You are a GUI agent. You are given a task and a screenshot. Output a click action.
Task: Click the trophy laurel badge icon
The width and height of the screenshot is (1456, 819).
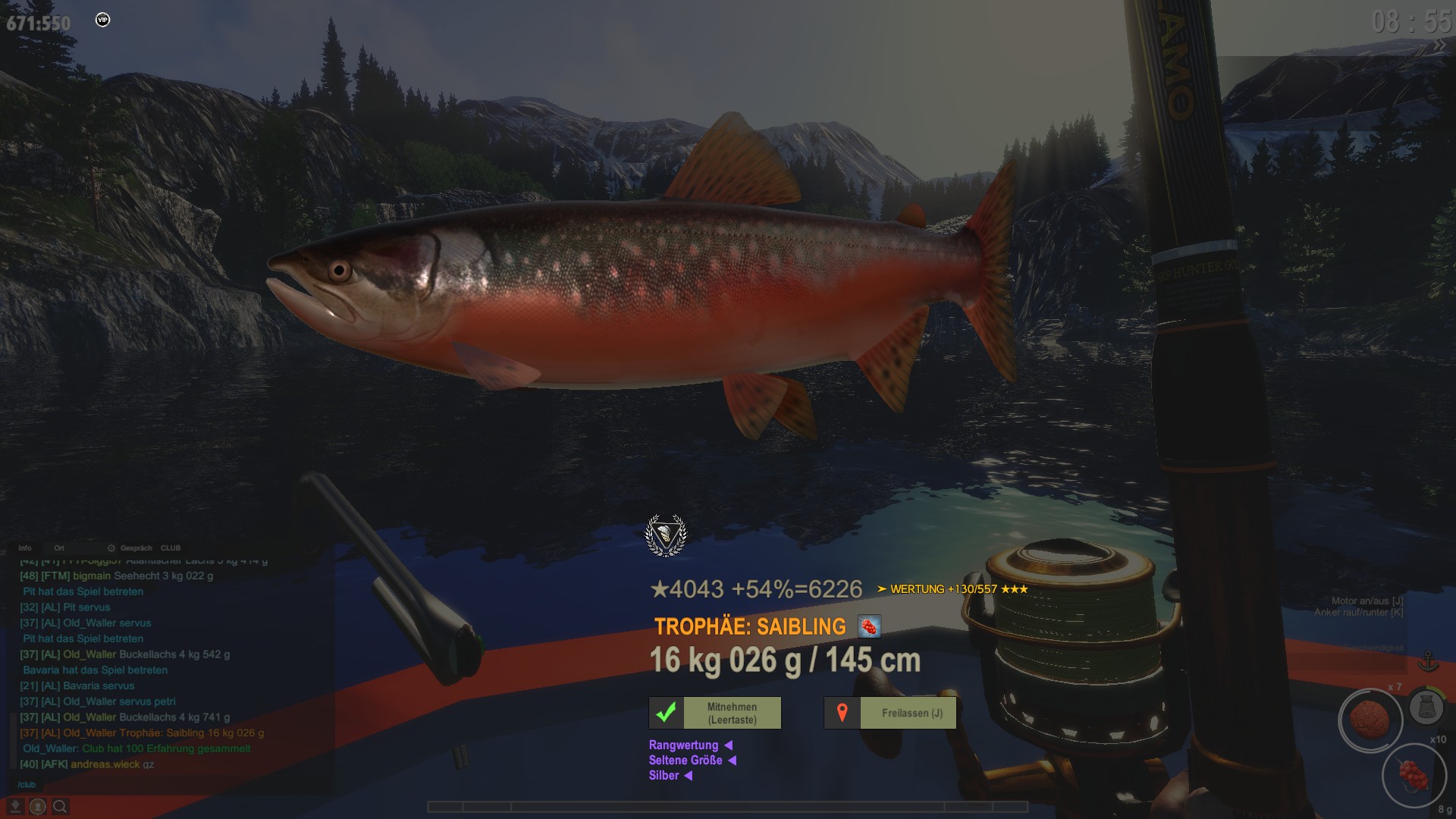click(x=666, y=535)
